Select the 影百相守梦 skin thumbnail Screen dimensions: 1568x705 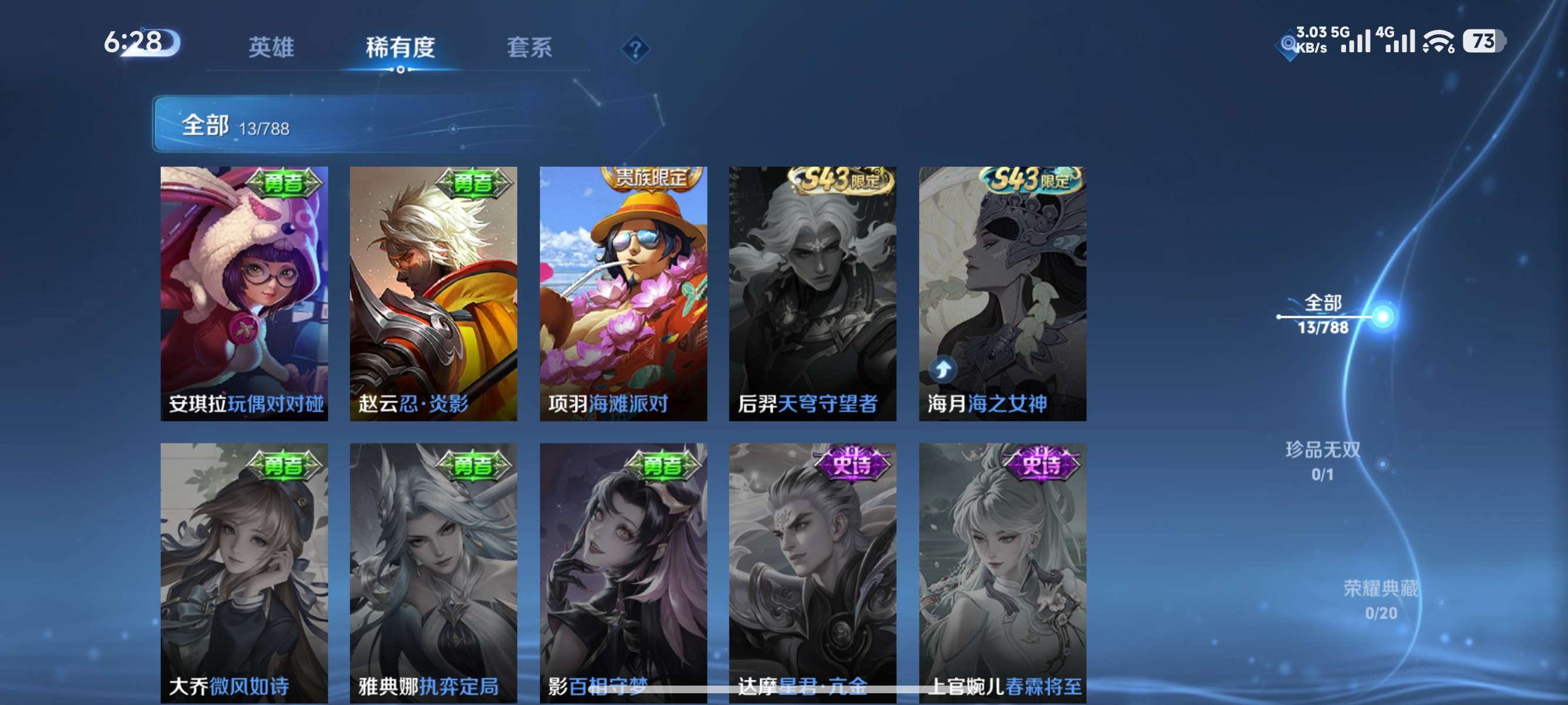coord(622,572)
